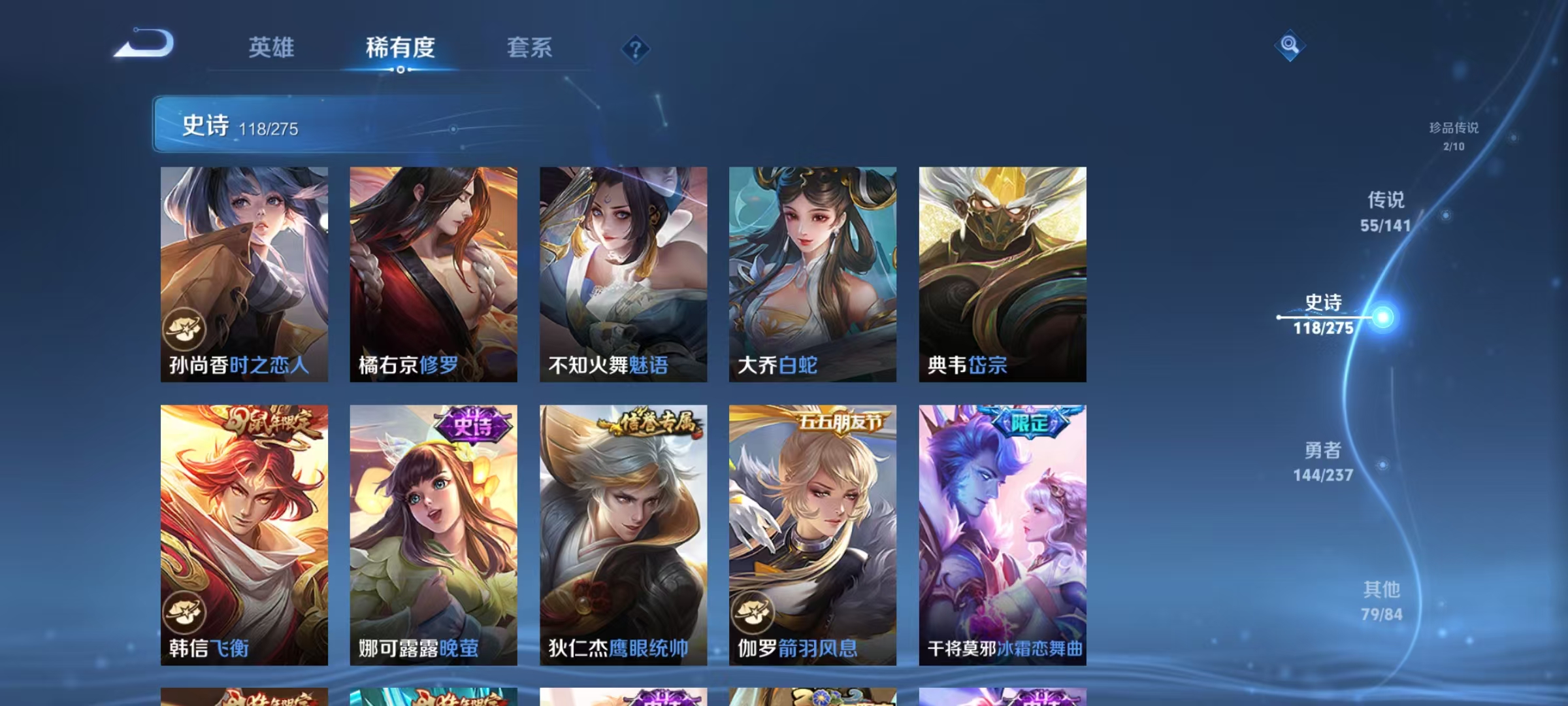
Task: Click the help question mark icon
Action: click(635, 49)
